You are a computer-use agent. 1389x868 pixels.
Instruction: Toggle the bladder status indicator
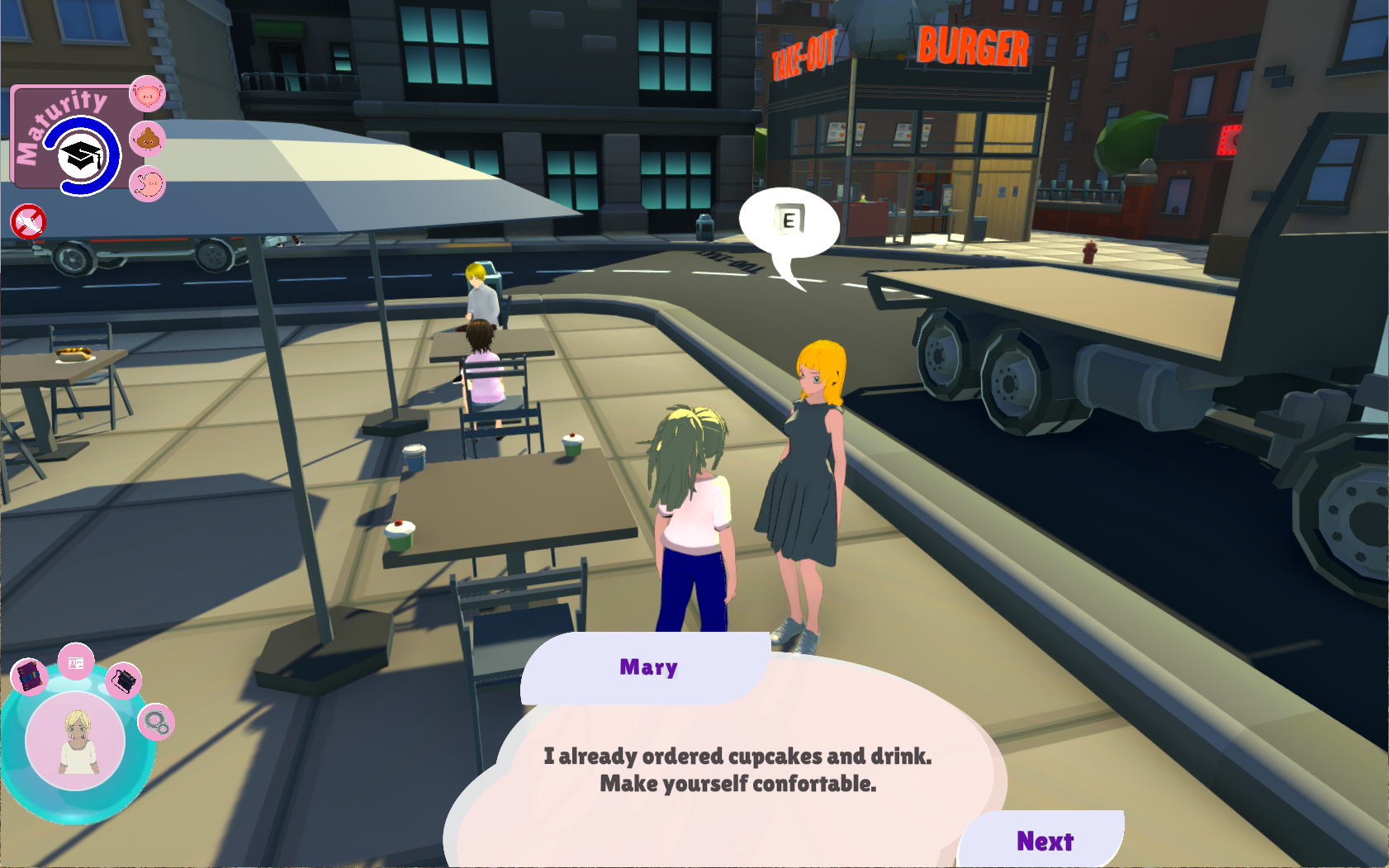147,94
